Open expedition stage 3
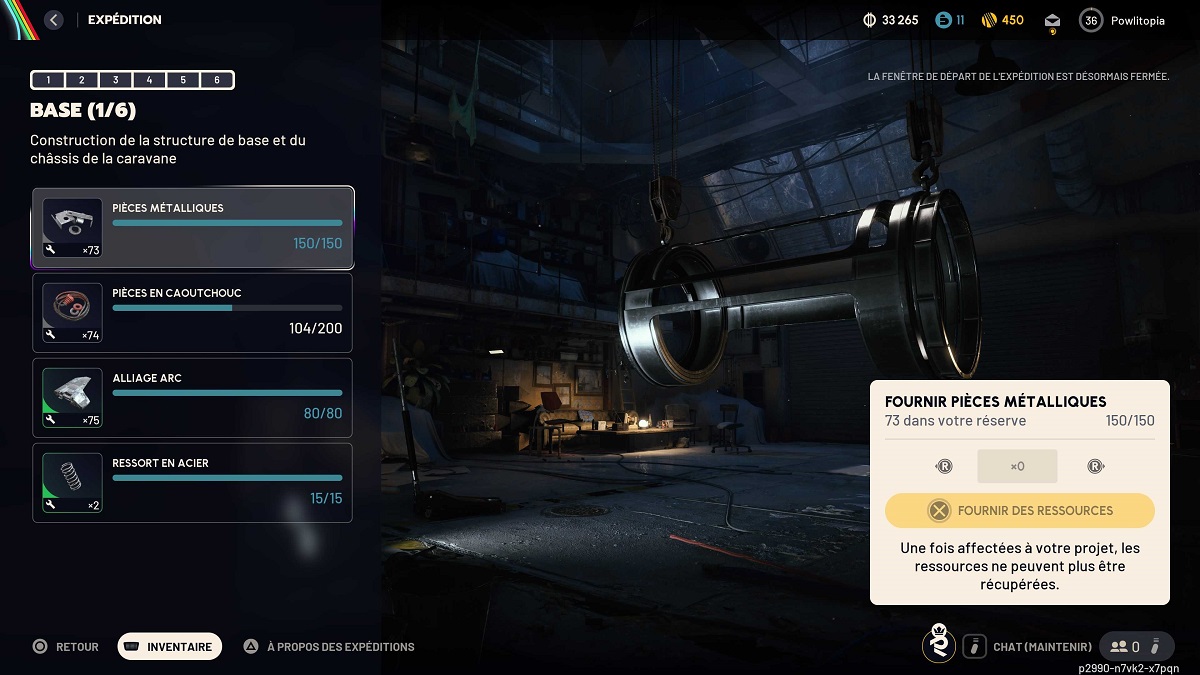1200x675 pixels. pos(116,80)
